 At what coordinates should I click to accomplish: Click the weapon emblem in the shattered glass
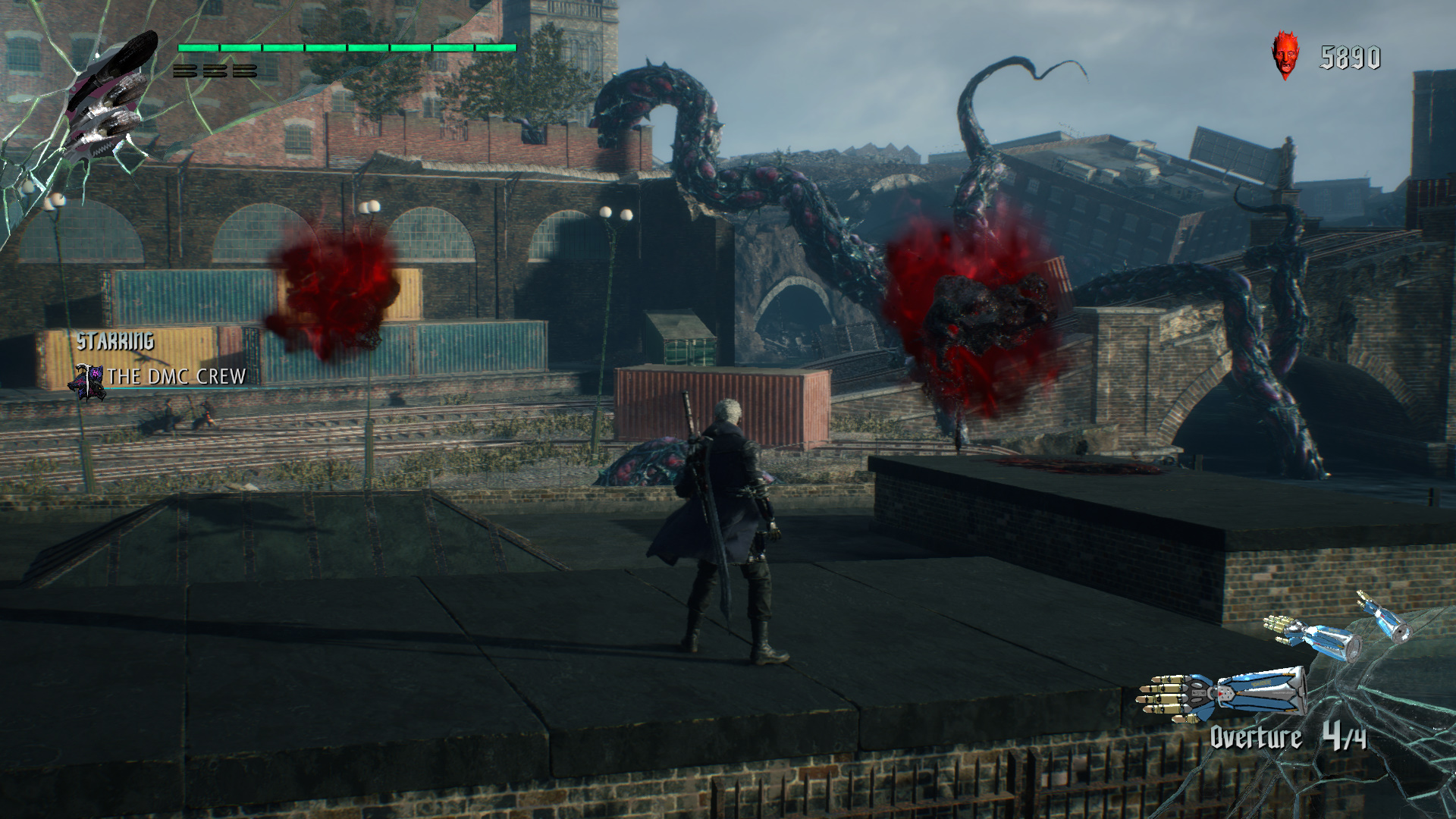coord(110,95)
